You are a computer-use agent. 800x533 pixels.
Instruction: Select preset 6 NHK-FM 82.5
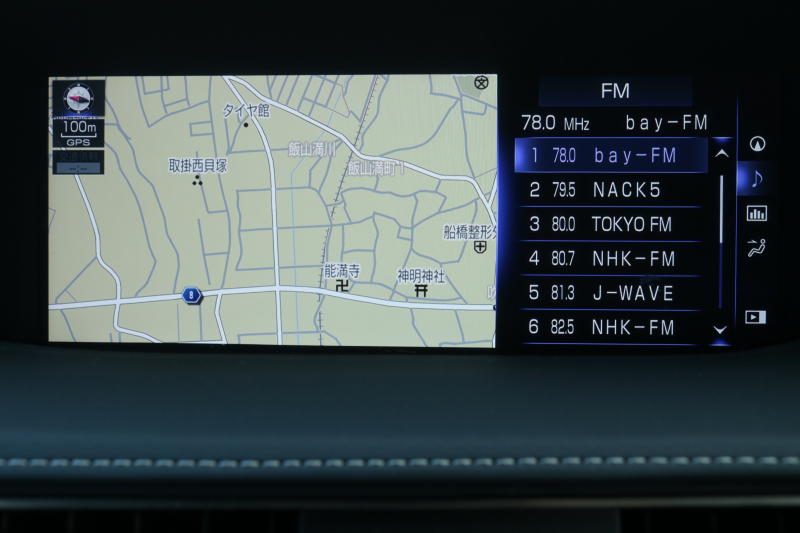610,327
